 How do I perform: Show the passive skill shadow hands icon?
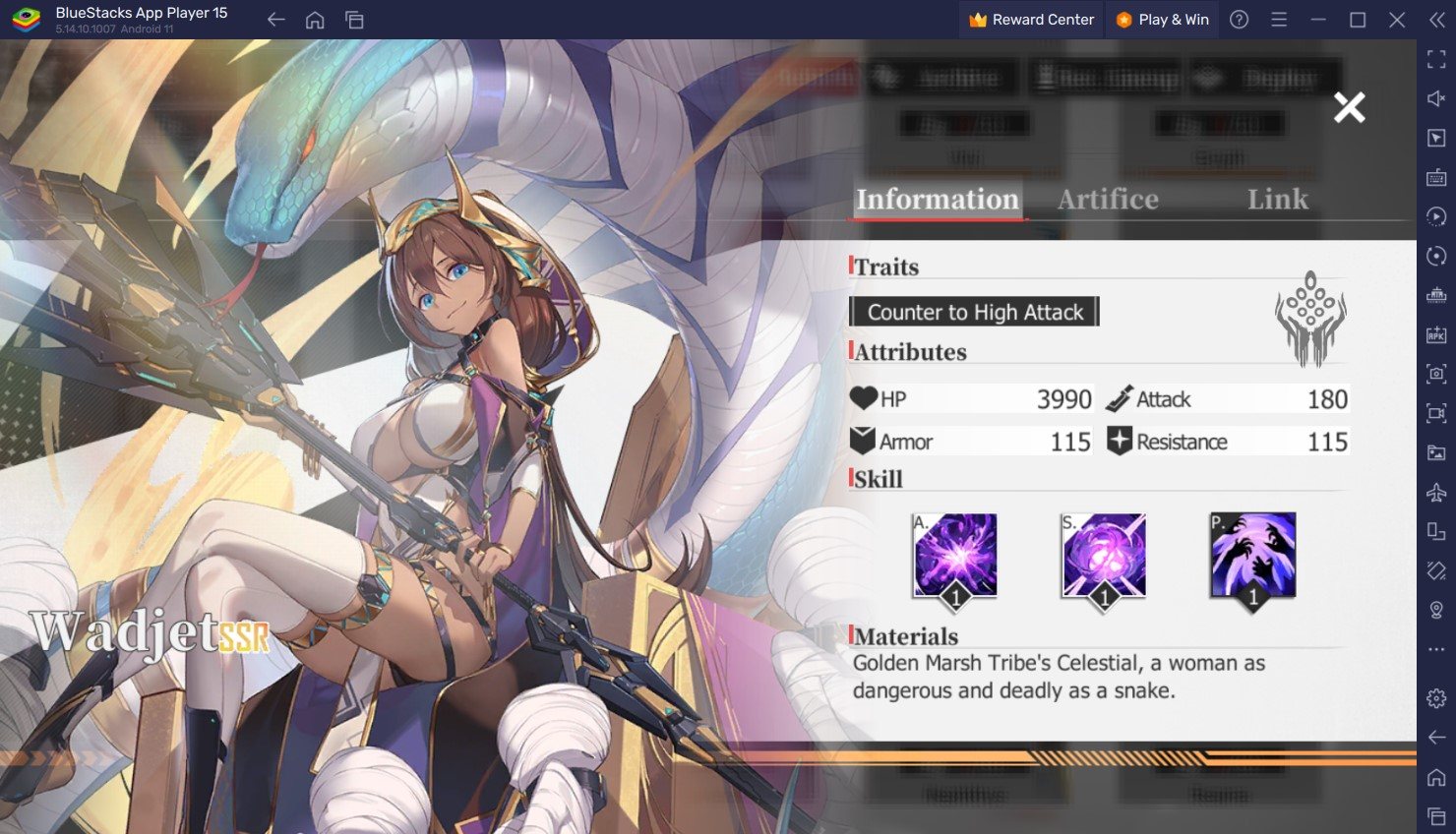coord(1252,557)
